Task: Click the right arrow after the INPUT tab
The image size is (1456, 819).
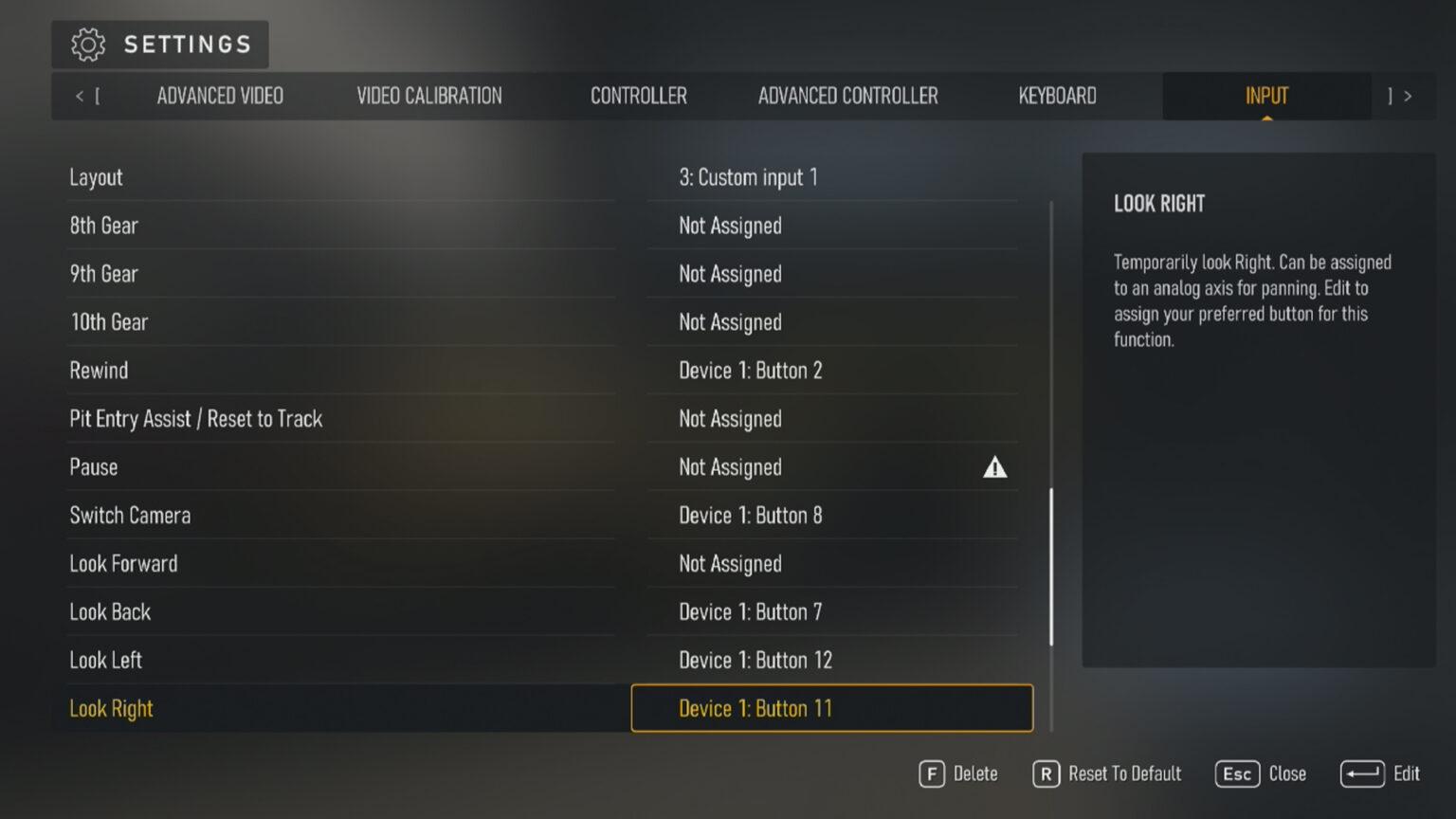Action: pos(1407,96)
